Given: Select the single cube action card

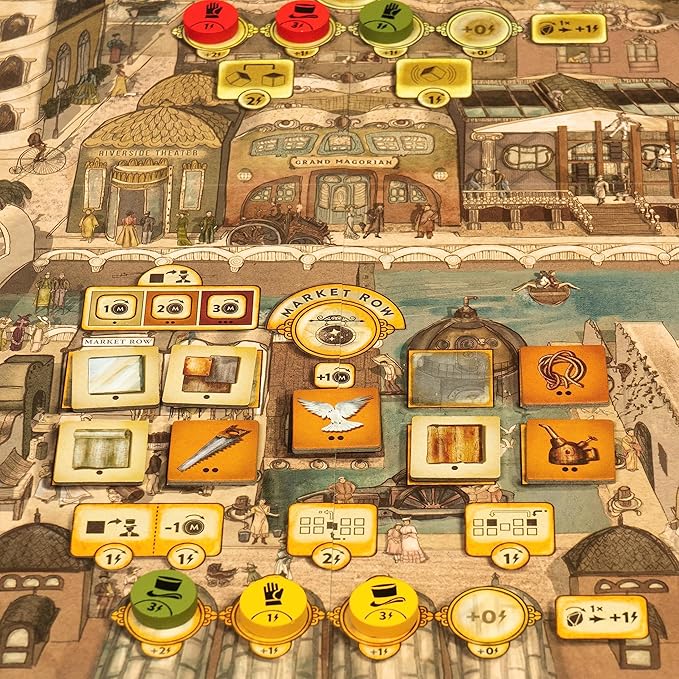Looking at the screenshot, I should click(433, 77).
